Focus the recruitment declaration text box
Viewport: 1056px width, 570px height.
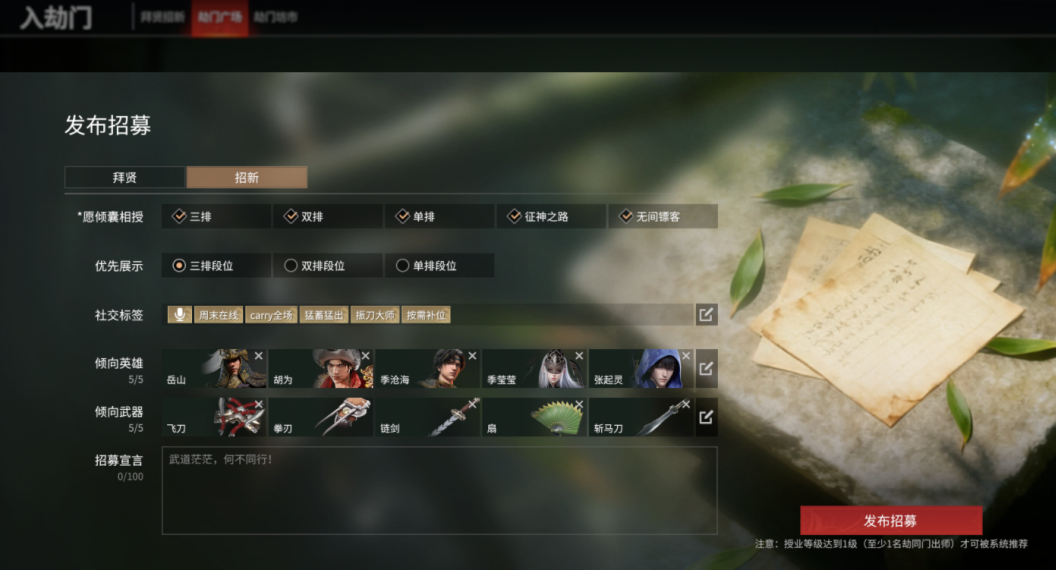[x=440, y=490]
